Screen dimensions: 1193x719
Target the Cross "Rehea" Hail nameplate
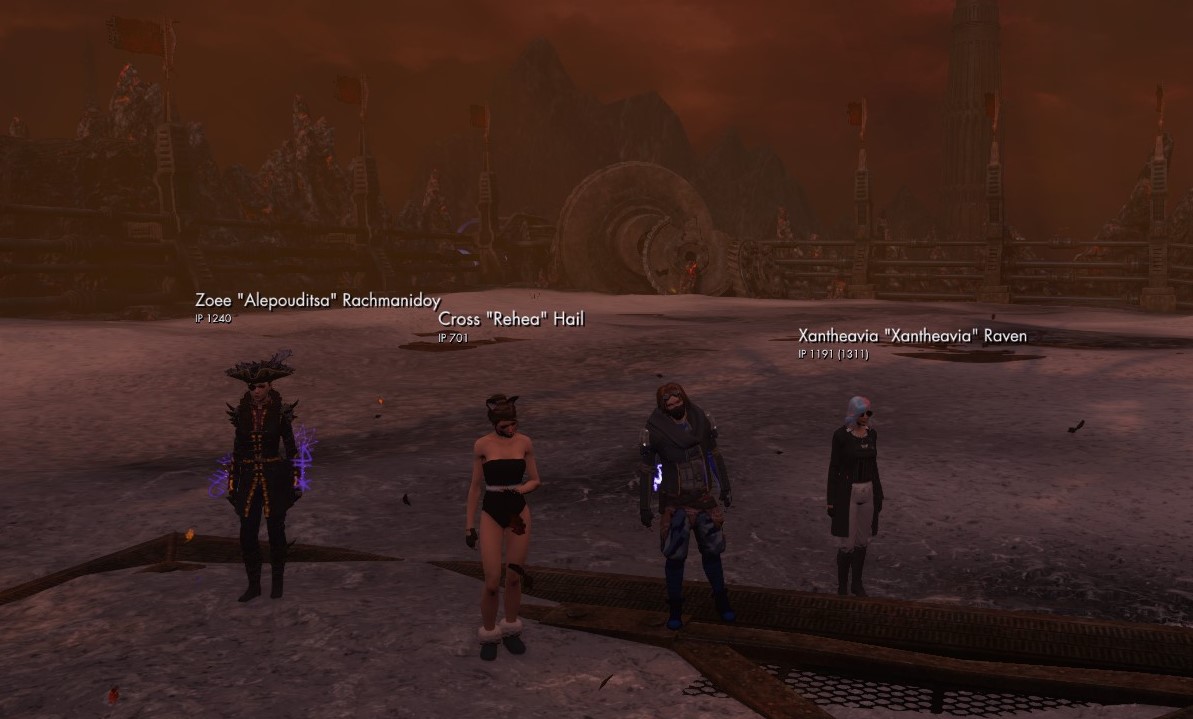click(x=510, y=319)
